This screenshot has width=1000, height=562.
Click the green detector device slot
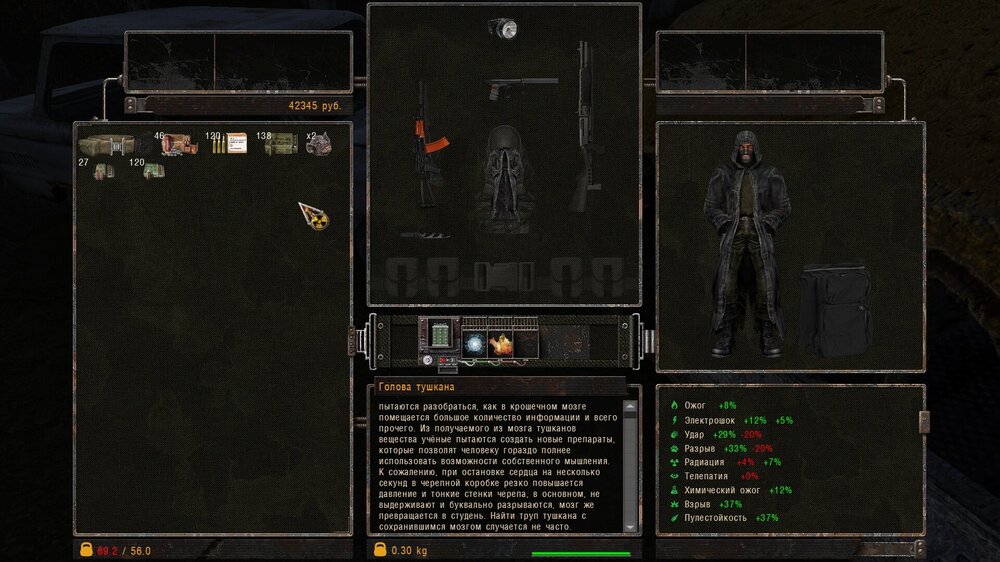[x=438, y=331]
